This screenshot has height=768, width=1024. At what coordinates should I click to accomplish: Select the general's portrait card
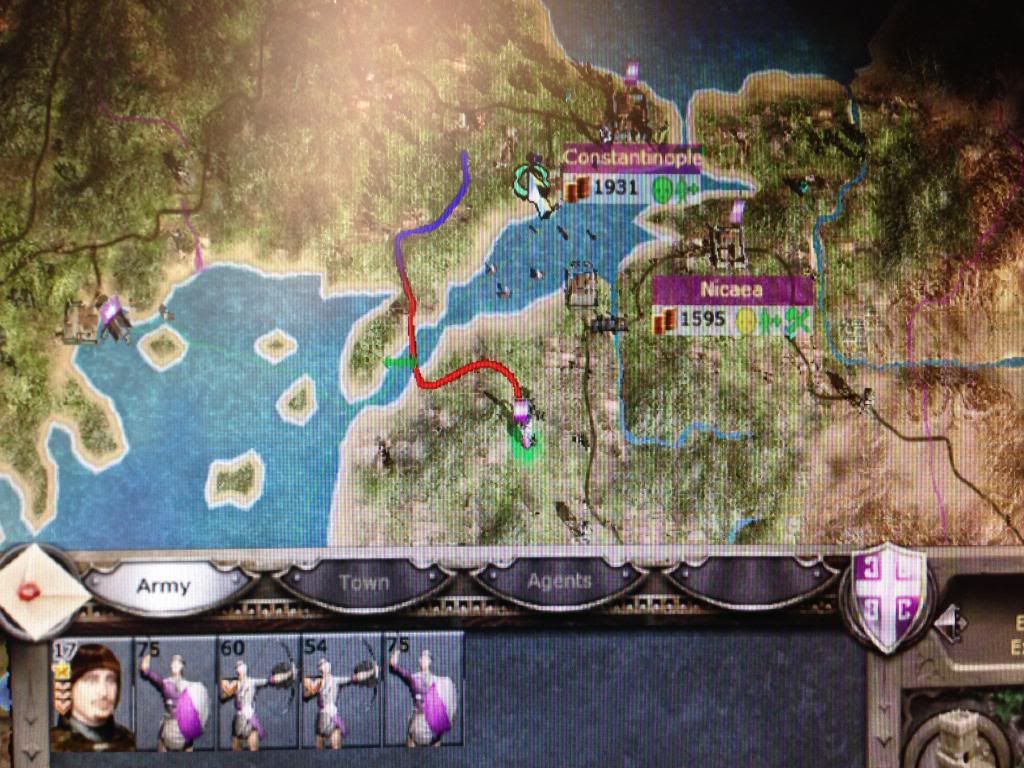(92, 694)
